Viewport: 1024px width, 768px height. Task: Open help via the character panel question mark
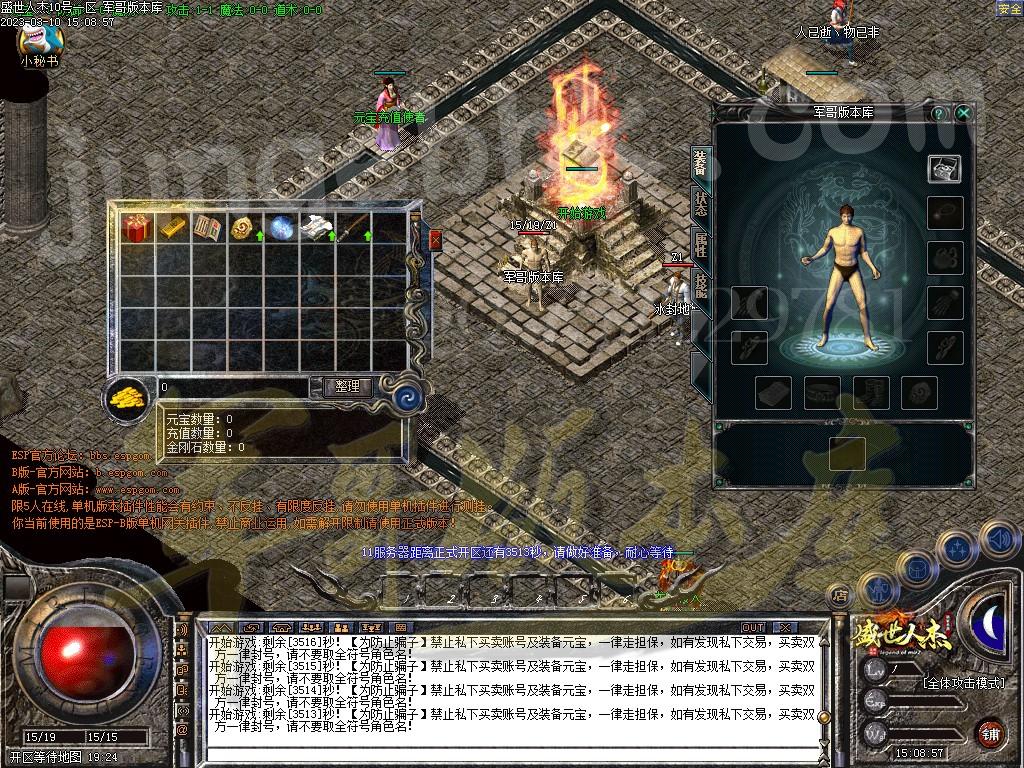coord(939,113)
